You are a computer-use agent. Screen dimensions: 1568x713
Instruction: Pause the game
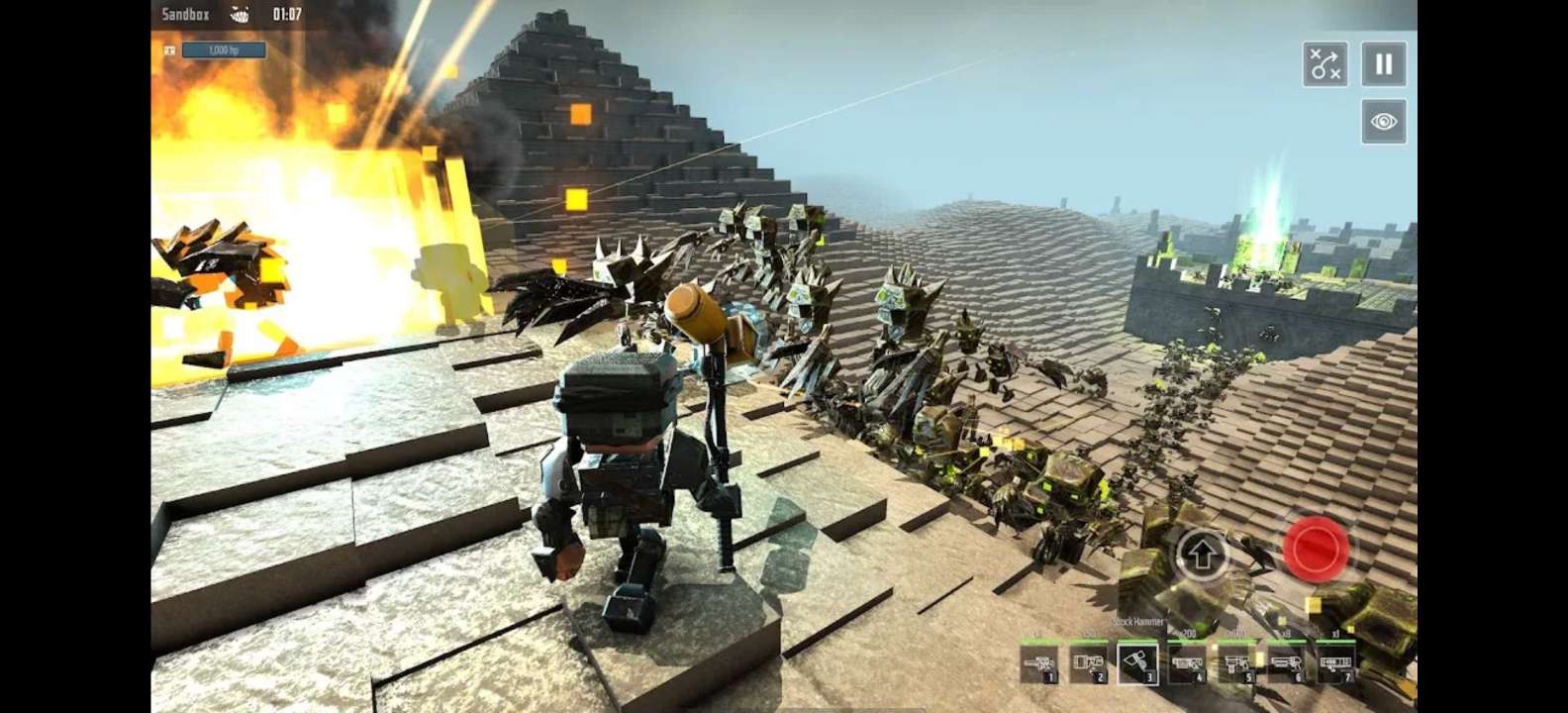pos(1383,64)
